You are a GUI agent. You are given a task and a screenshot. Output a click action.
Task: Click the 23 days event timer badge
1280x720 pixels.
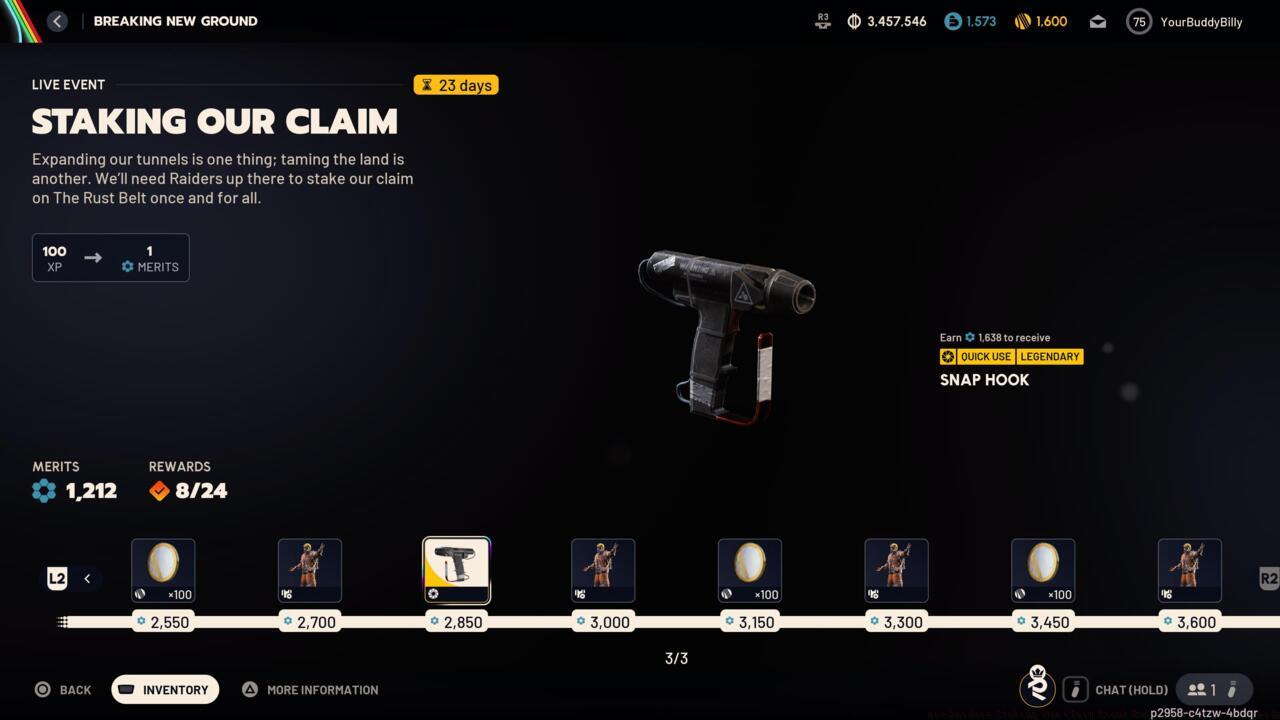tap(456, 85)
